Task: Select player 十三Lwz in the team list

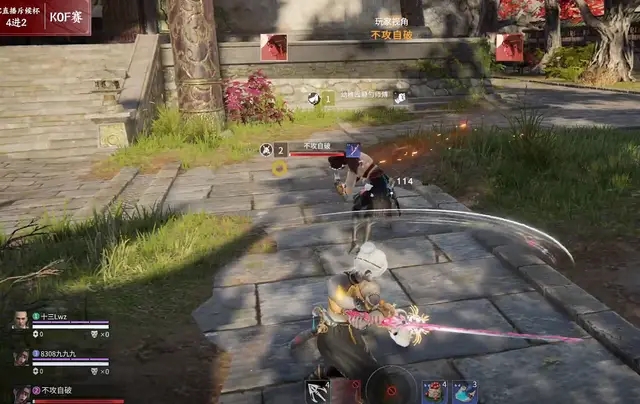Action: (x=50, y=316)
